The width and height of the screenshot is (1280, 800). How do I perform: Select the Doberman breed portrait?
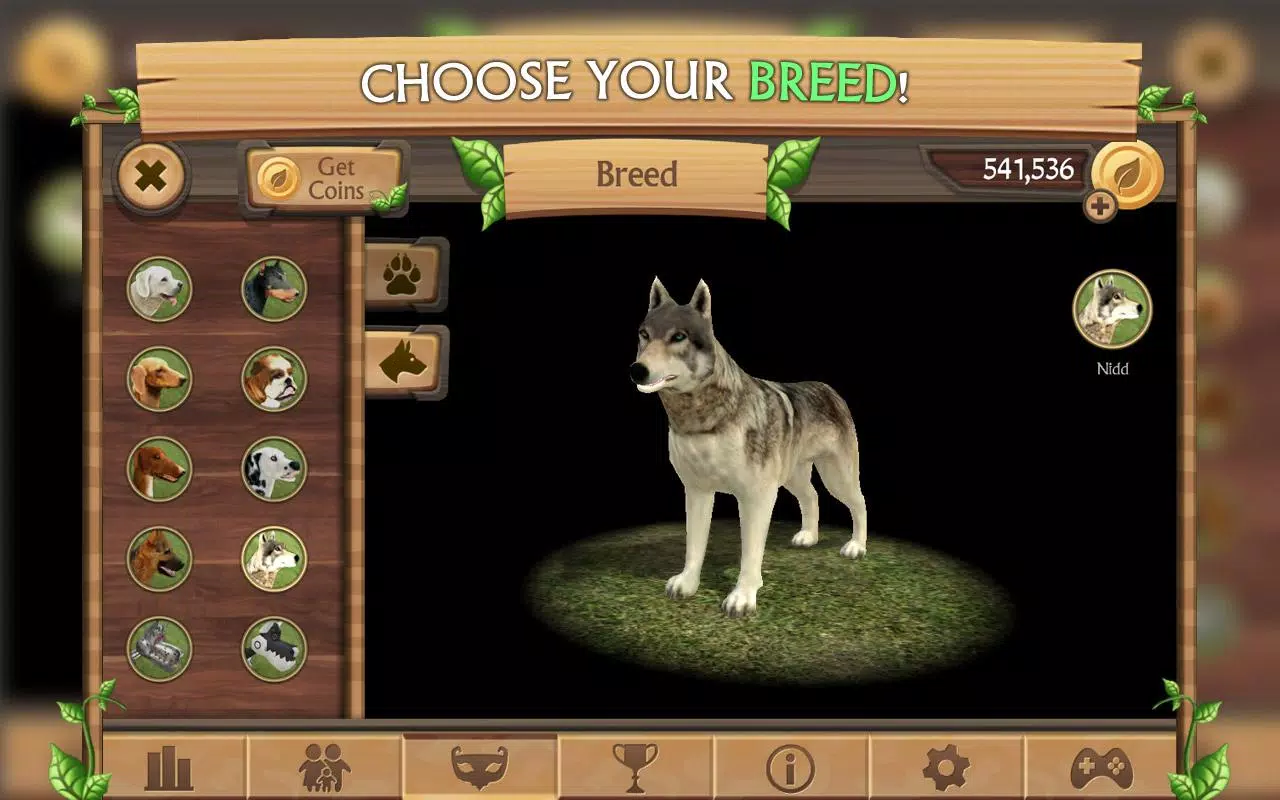274,291
